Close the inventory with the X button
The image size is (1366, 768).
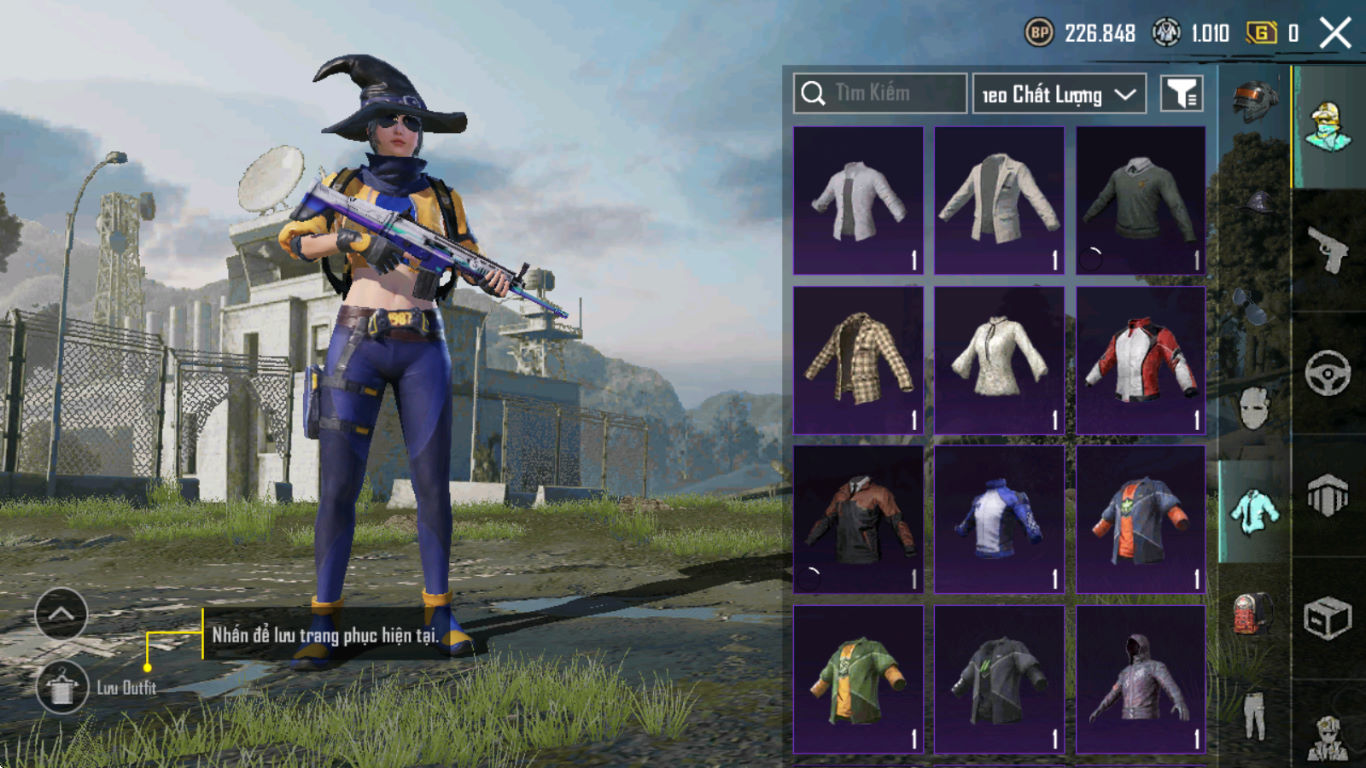coord(1335,33)
